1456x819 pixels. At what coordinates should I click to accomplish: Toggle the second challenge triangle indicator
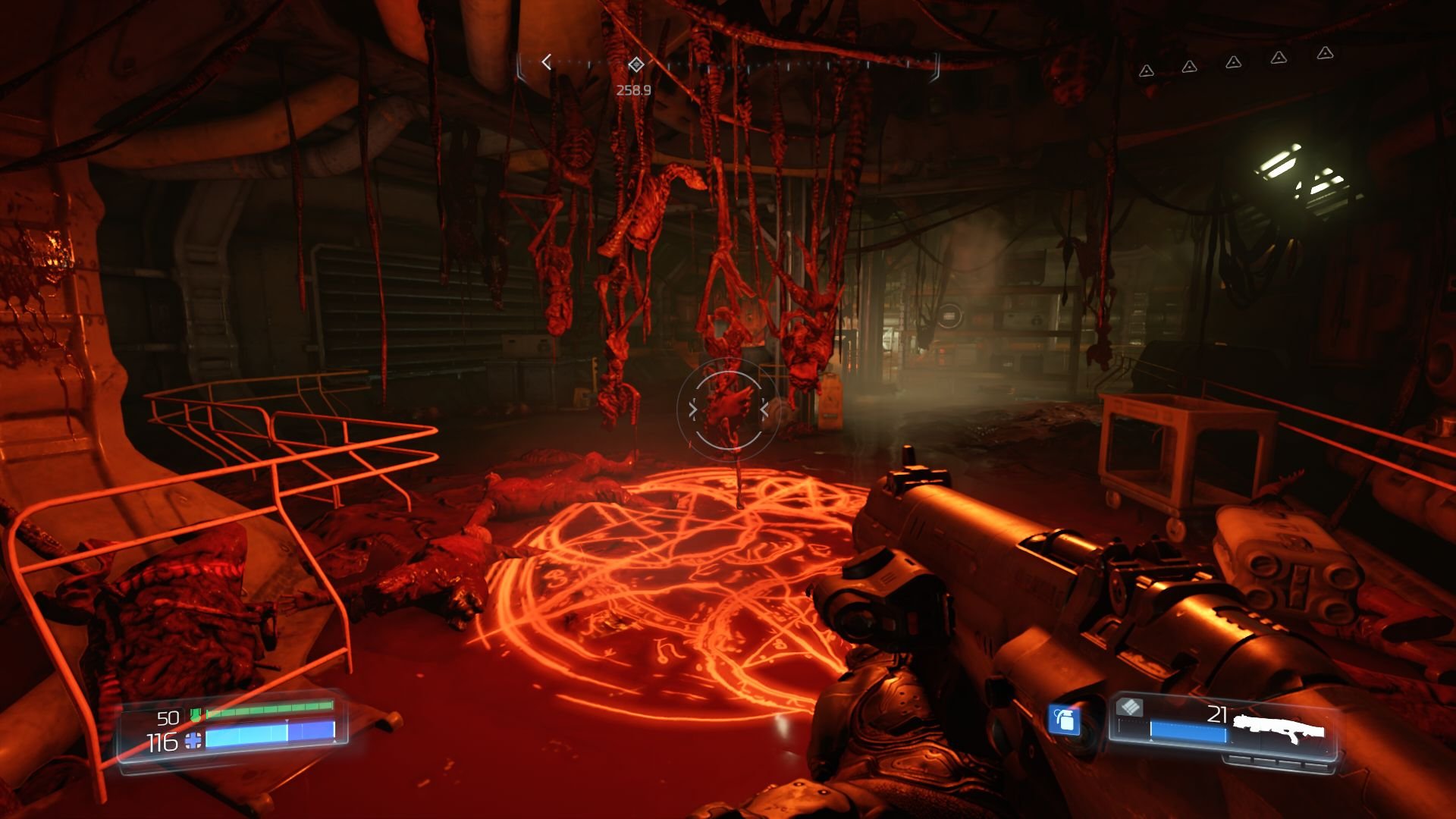1189,67
